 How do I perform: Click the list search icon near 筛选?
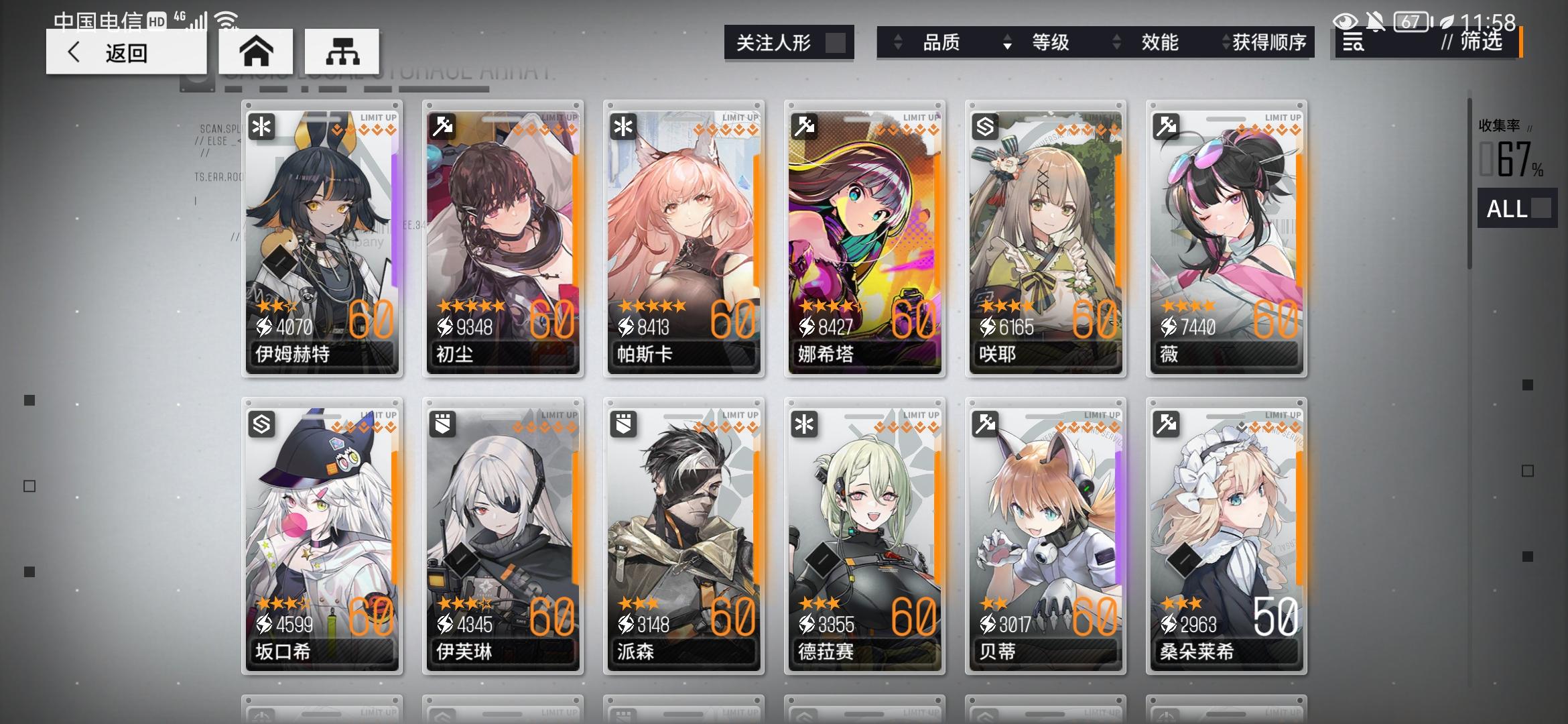pos(1353,42)
